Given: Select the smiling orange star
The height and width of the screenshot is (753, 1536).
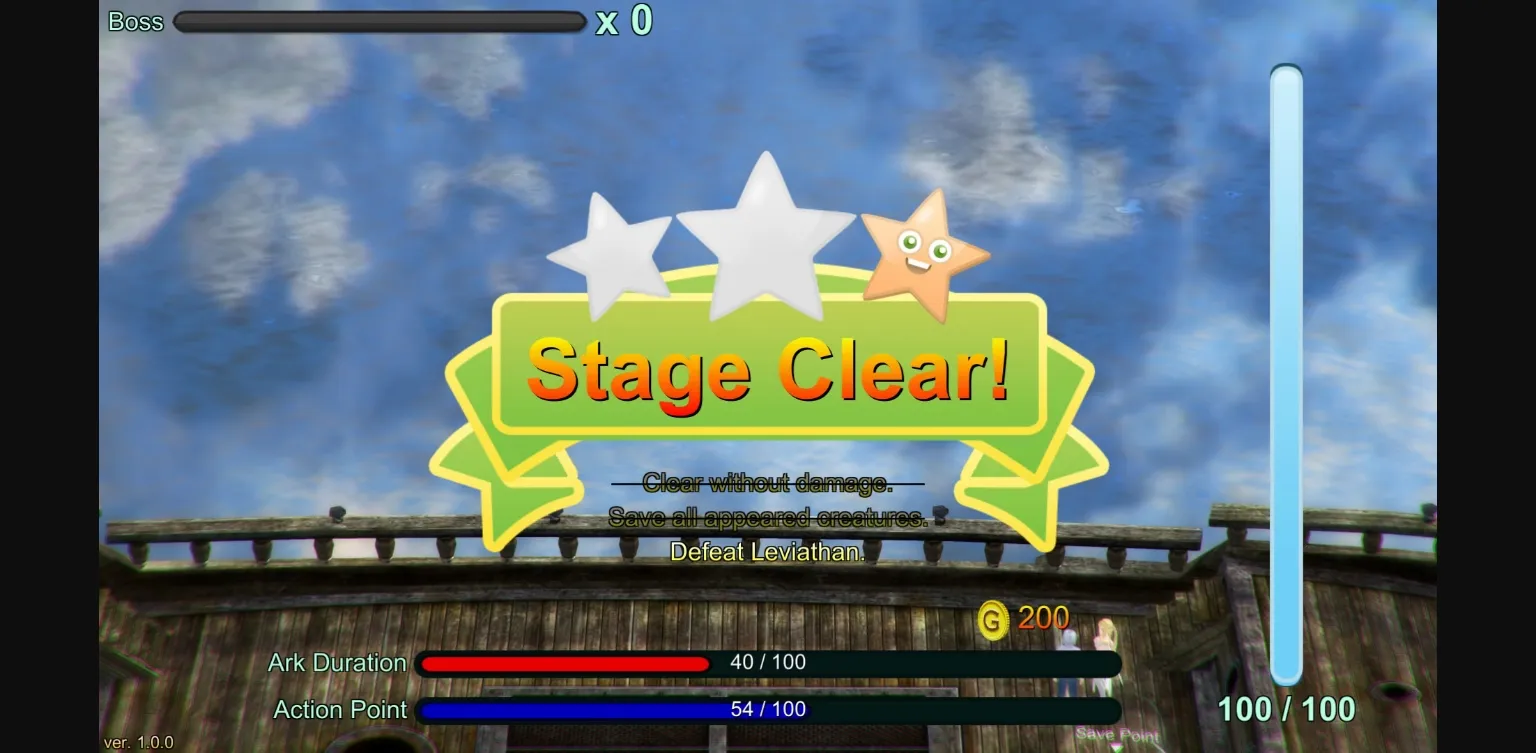Looking at the screenshot, I should click(x=925, y=251).
